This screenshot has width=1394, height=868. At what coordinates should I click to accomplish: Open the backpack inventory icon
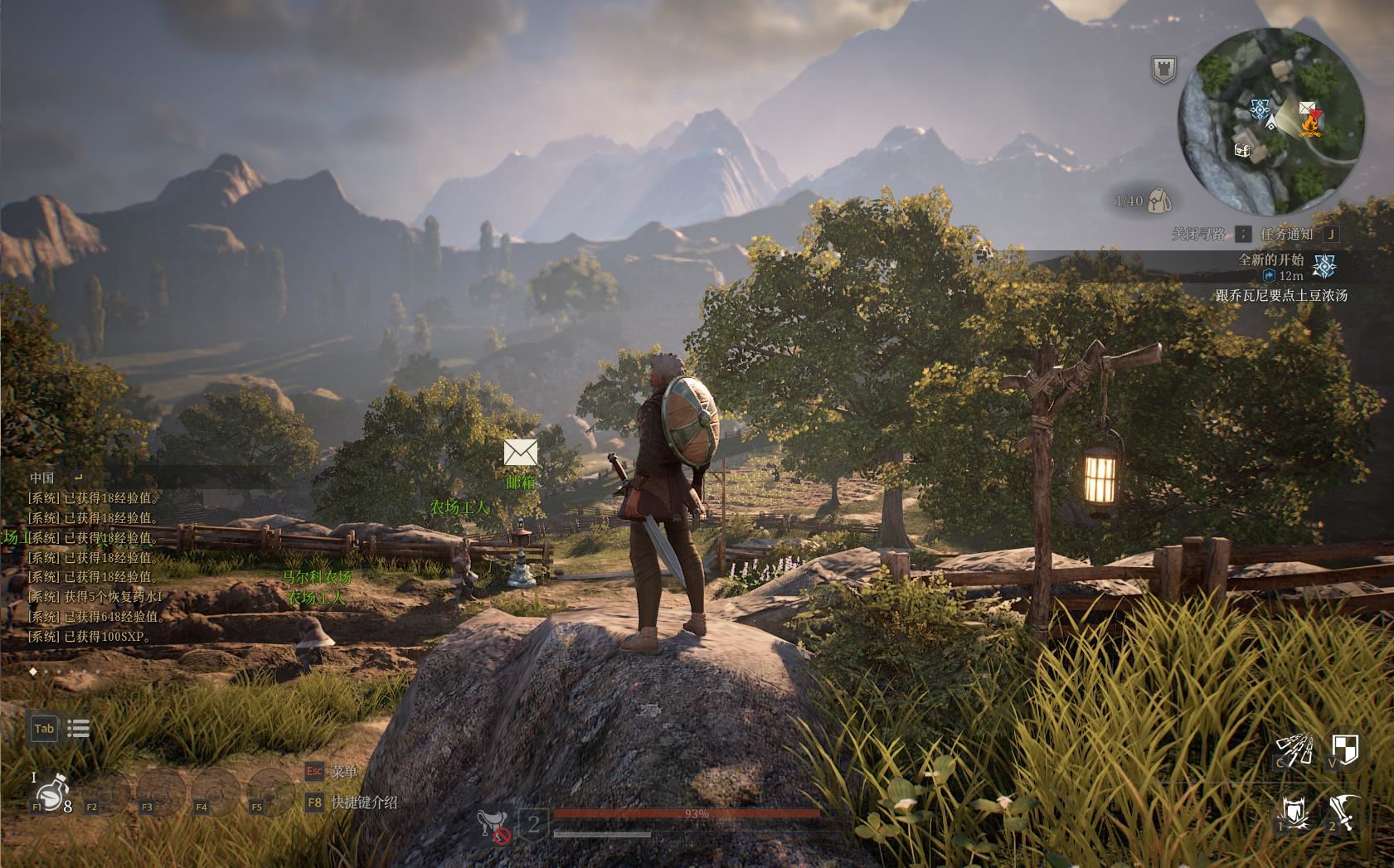click(1159, 201)
